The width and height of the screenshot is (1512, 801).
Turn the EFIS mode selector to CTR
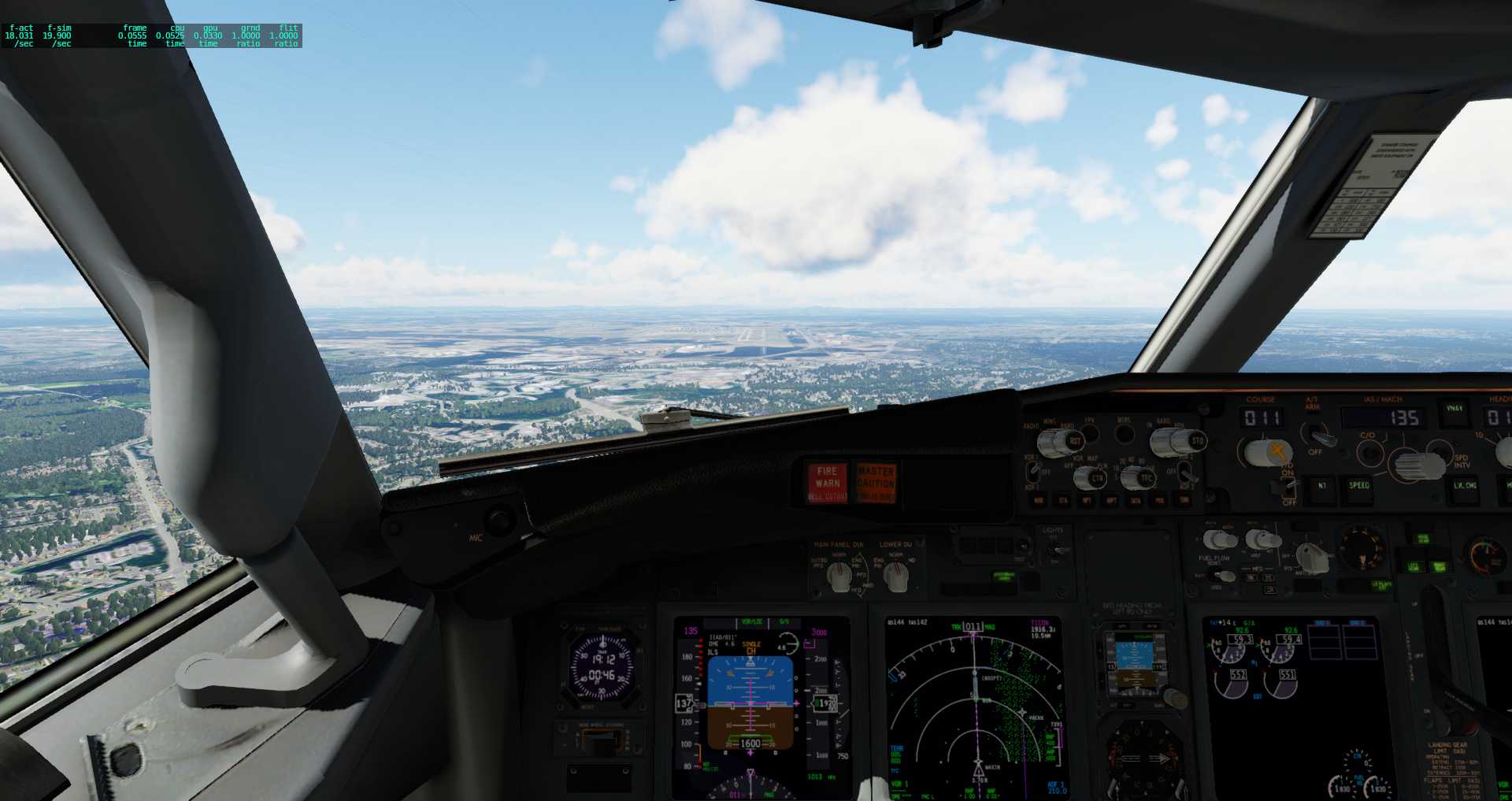1093,477
